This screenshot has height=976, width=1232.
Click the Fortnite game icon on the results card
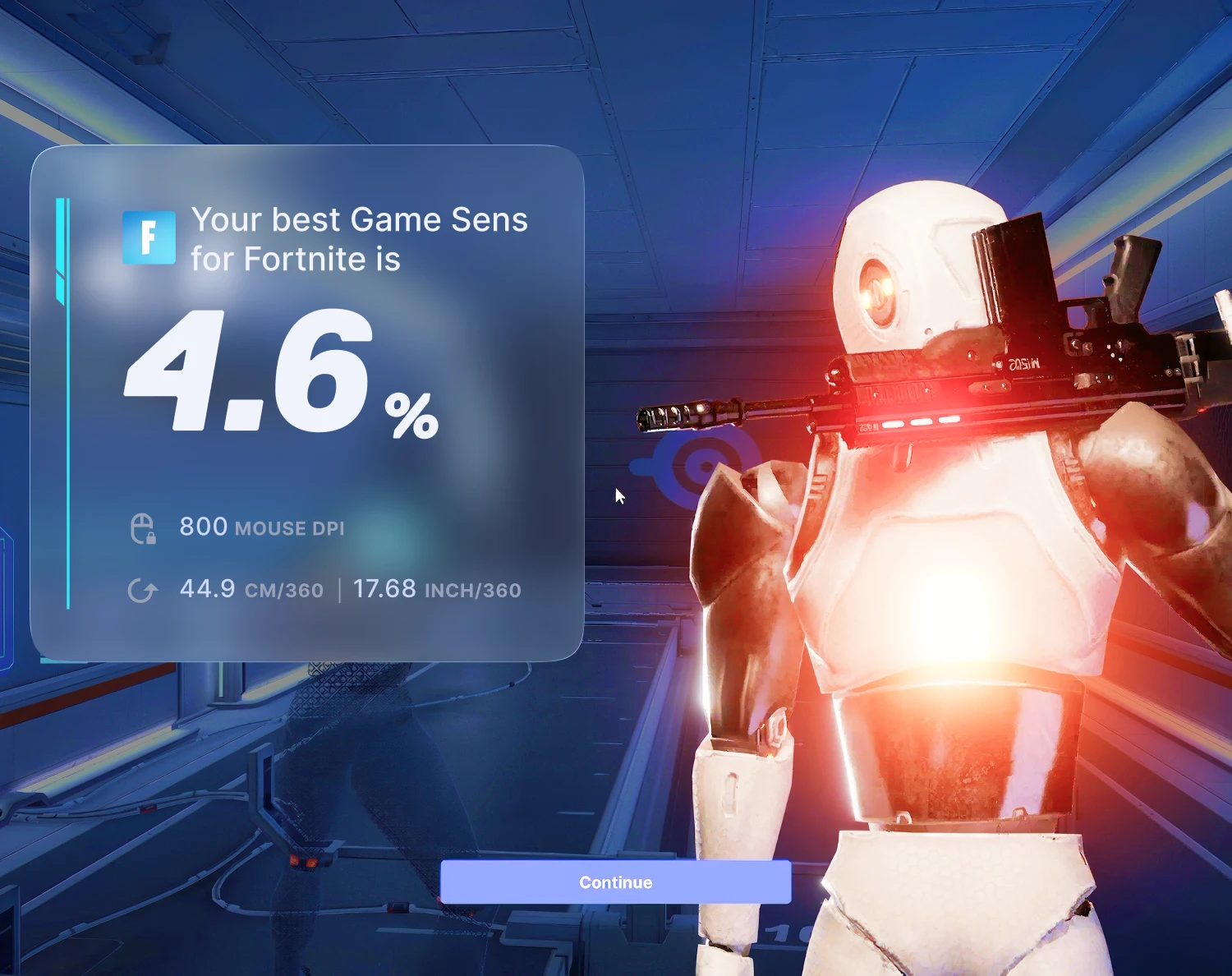pos(149,239)
